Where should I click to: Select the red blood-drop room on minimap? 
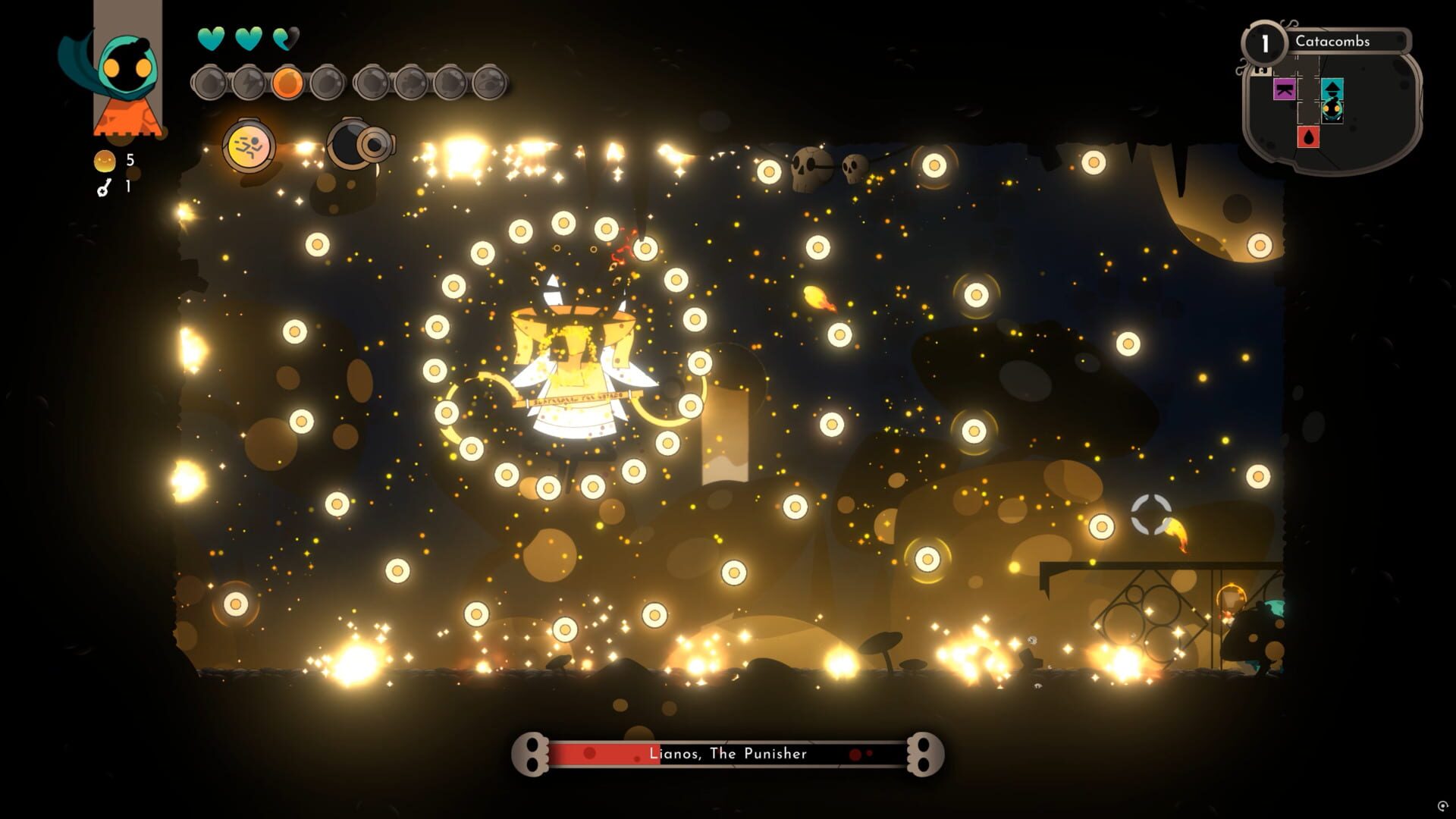click(1308, 136)
